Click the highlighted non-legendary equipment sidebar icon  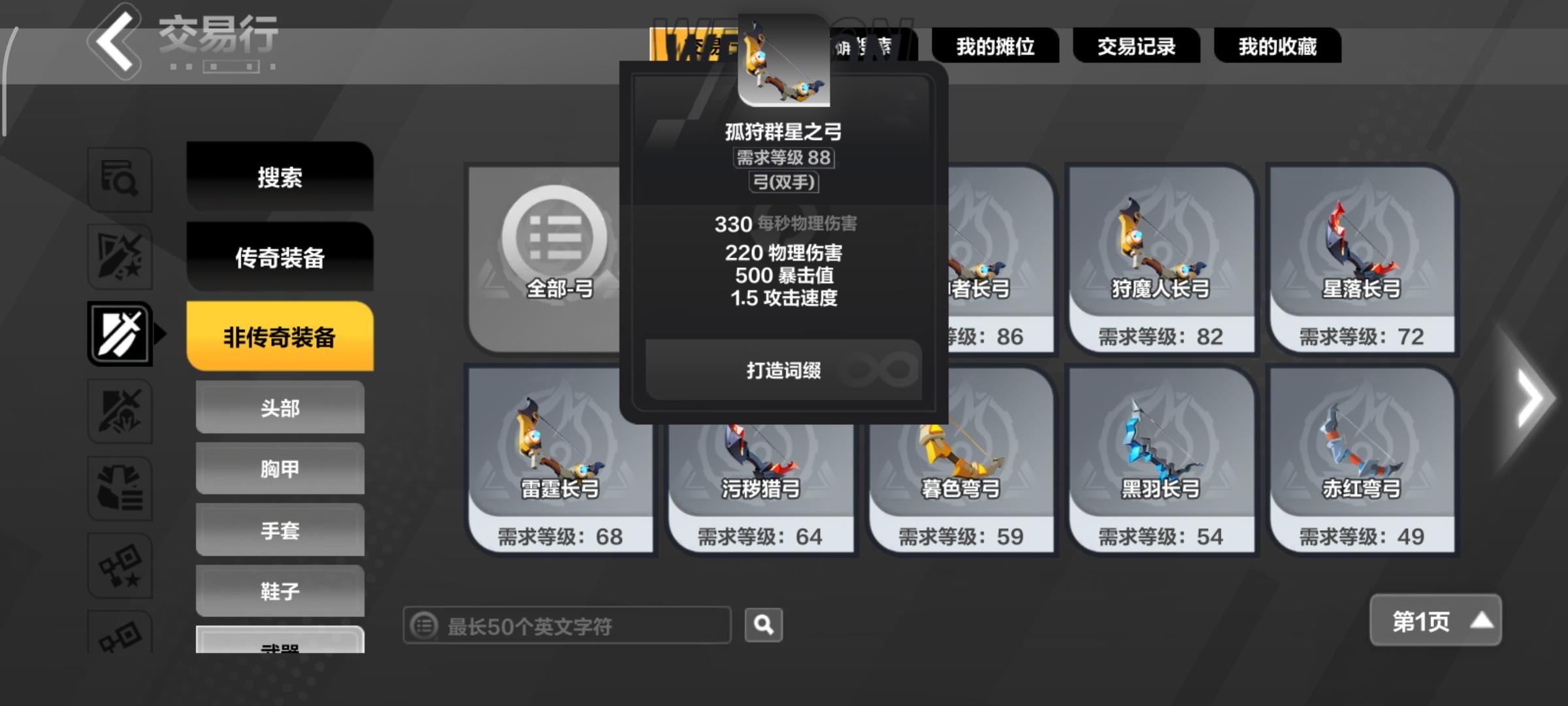(121, 333)
